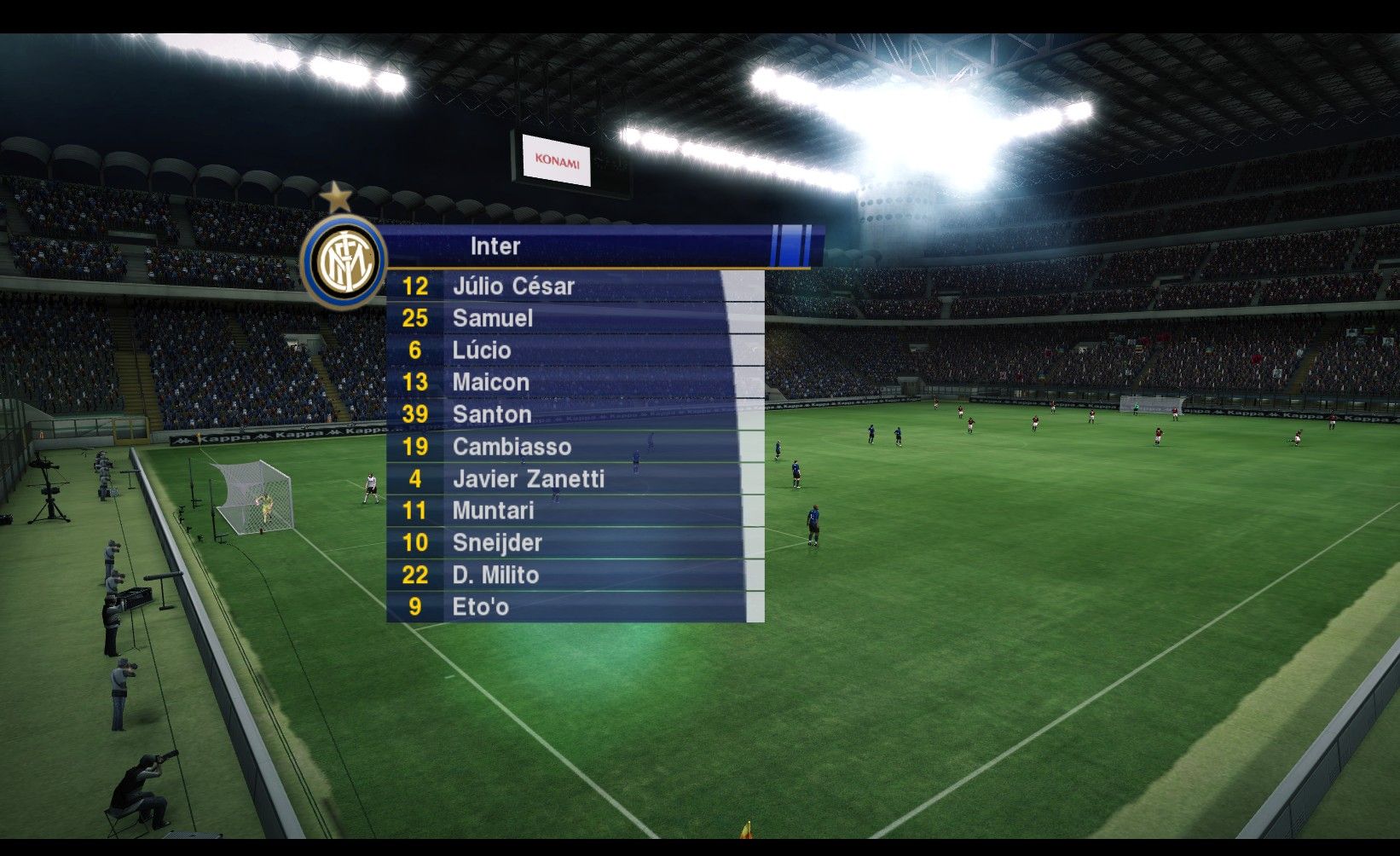This screenshot has height=856, width=1400.
Task: Click Muntari's row, number 11
Action: (x=493, y=511)
